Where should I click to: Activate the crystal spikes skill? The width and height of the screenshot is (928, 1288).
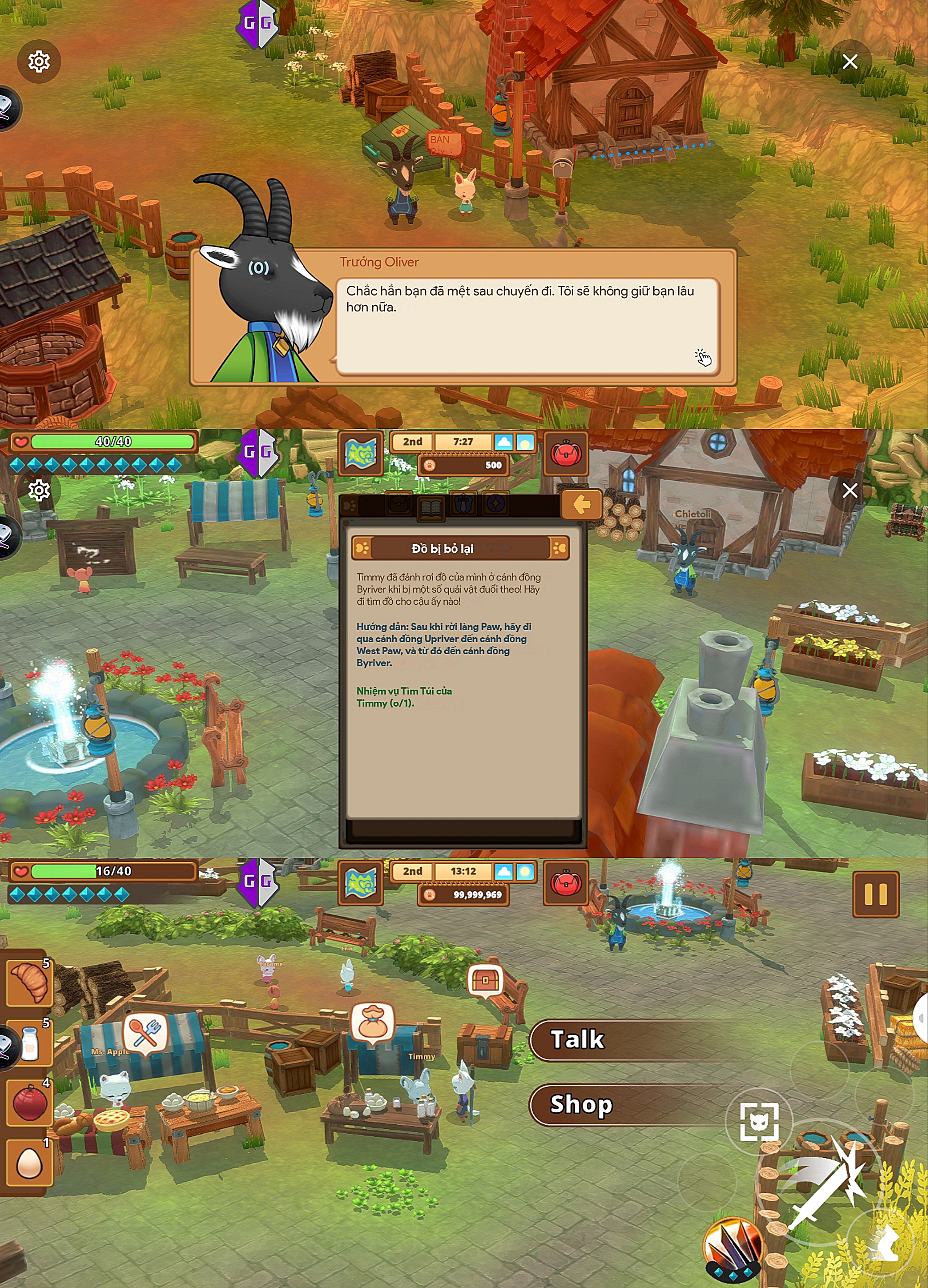coord(732,1247)
